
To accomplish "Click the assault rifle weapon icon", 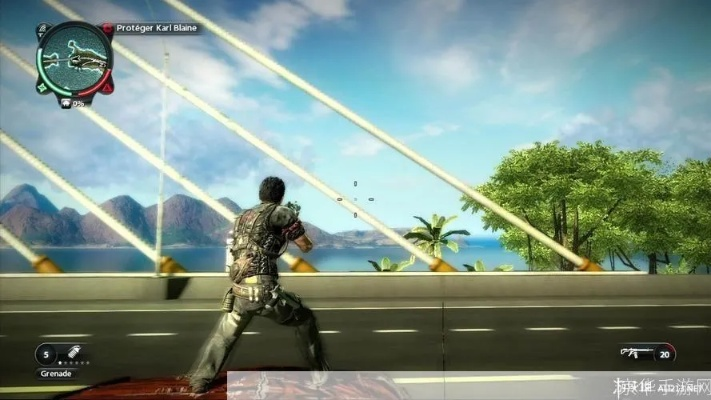I will (x=634, y=352).
